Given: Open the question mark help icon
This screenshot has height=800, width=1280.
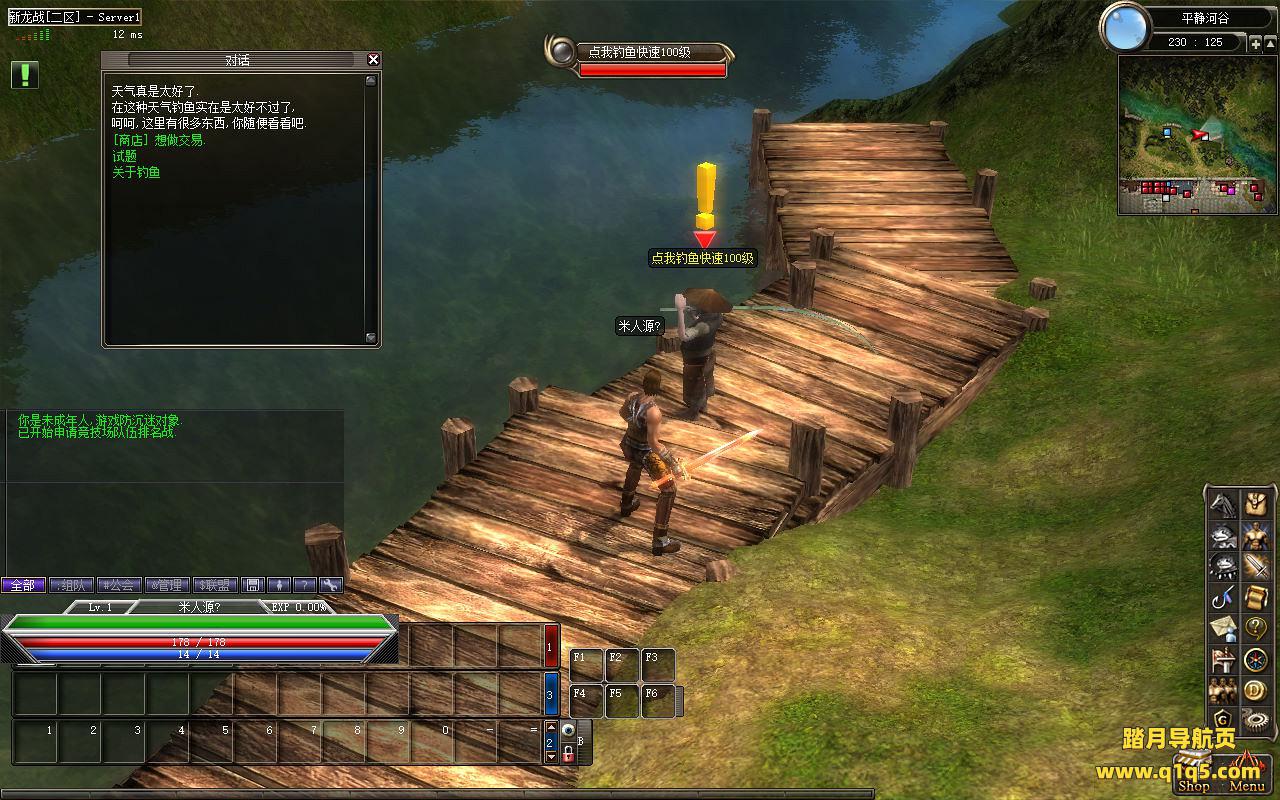Looking at the screenshot, I should pyautogui.click(x=1256, y=629).
